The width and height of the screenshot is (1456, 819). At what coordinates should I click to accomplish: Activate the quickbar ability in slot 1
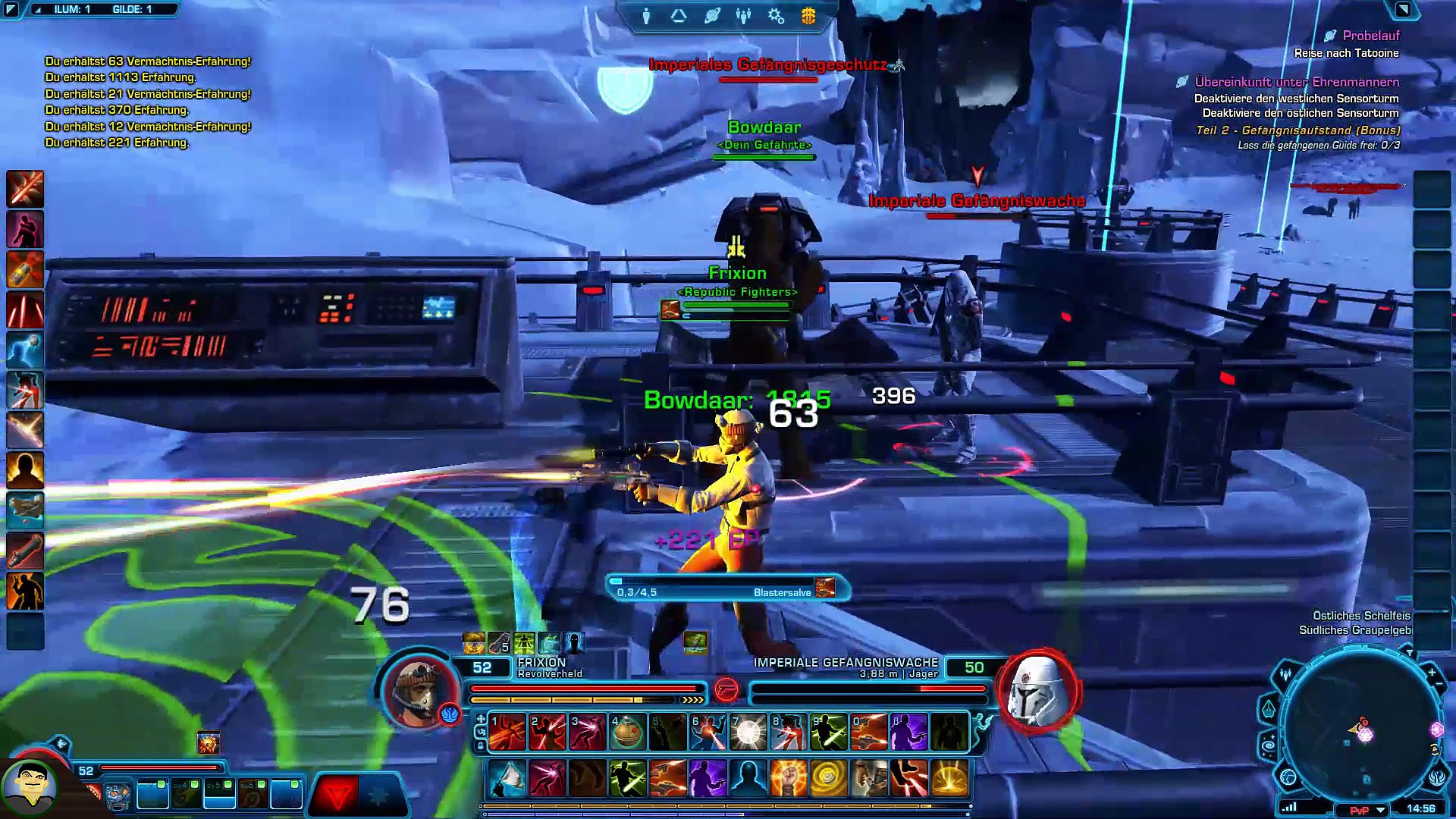(507, 733)
